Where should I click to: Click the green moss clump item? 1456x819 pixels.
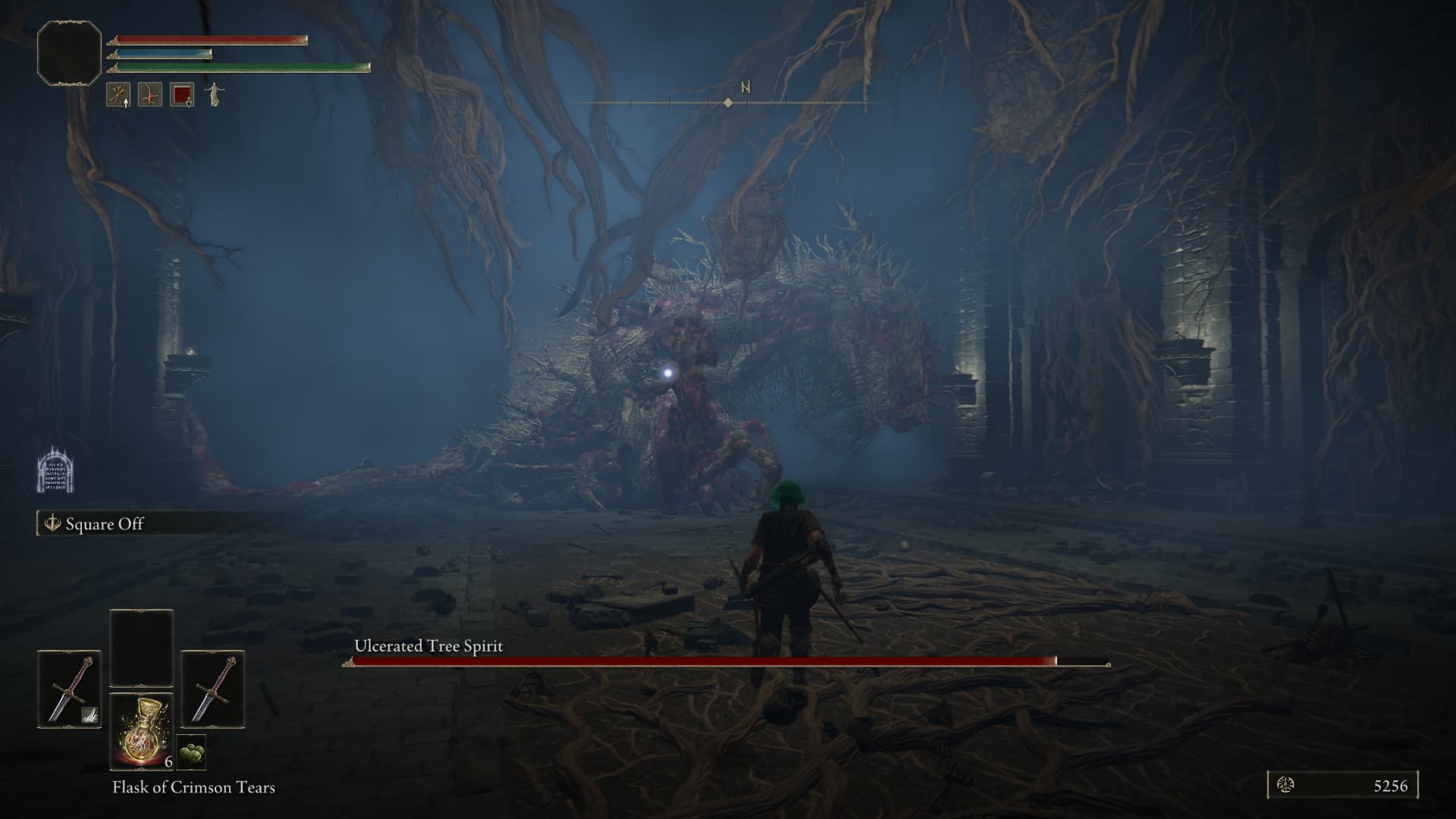point(191,753)
